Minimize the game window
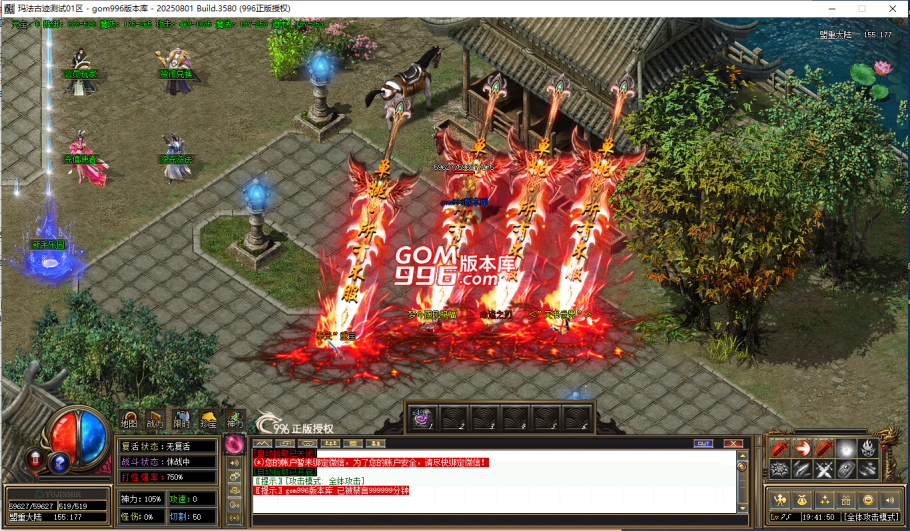Viewport: 910px width, 531px height. click(x=834, y=8)
